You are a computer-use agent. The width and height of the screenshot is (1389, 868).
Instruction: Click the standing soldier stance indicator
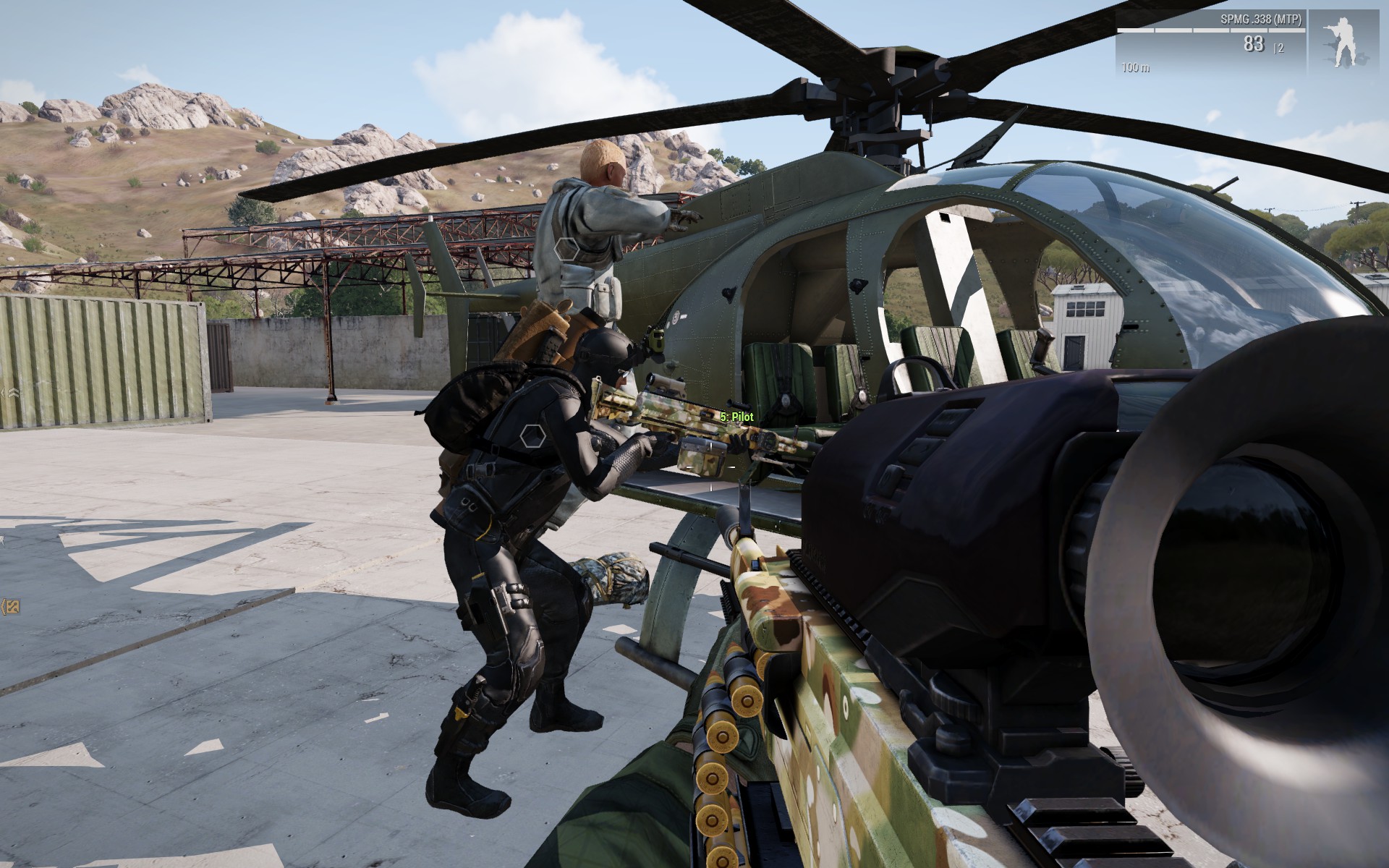point(1348,40)
